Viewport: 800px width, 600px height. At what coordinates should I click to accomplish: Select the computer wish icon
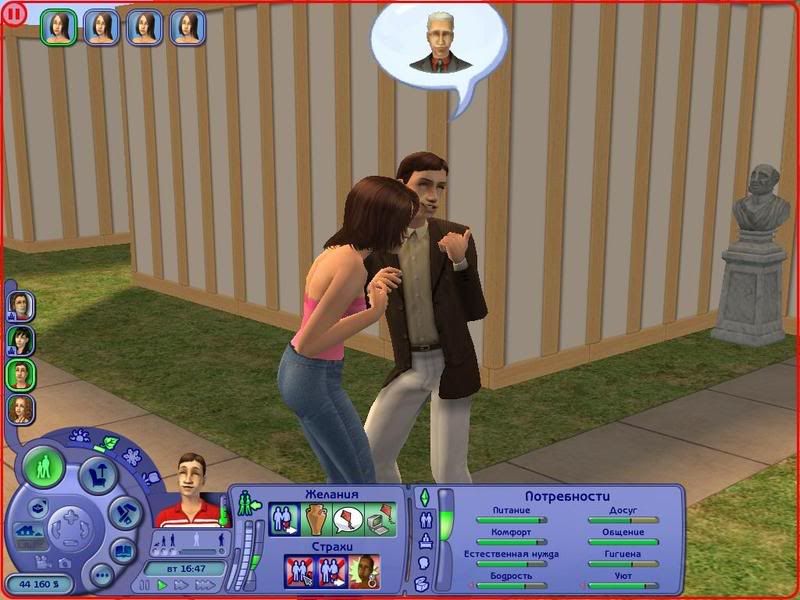(379, 519)
